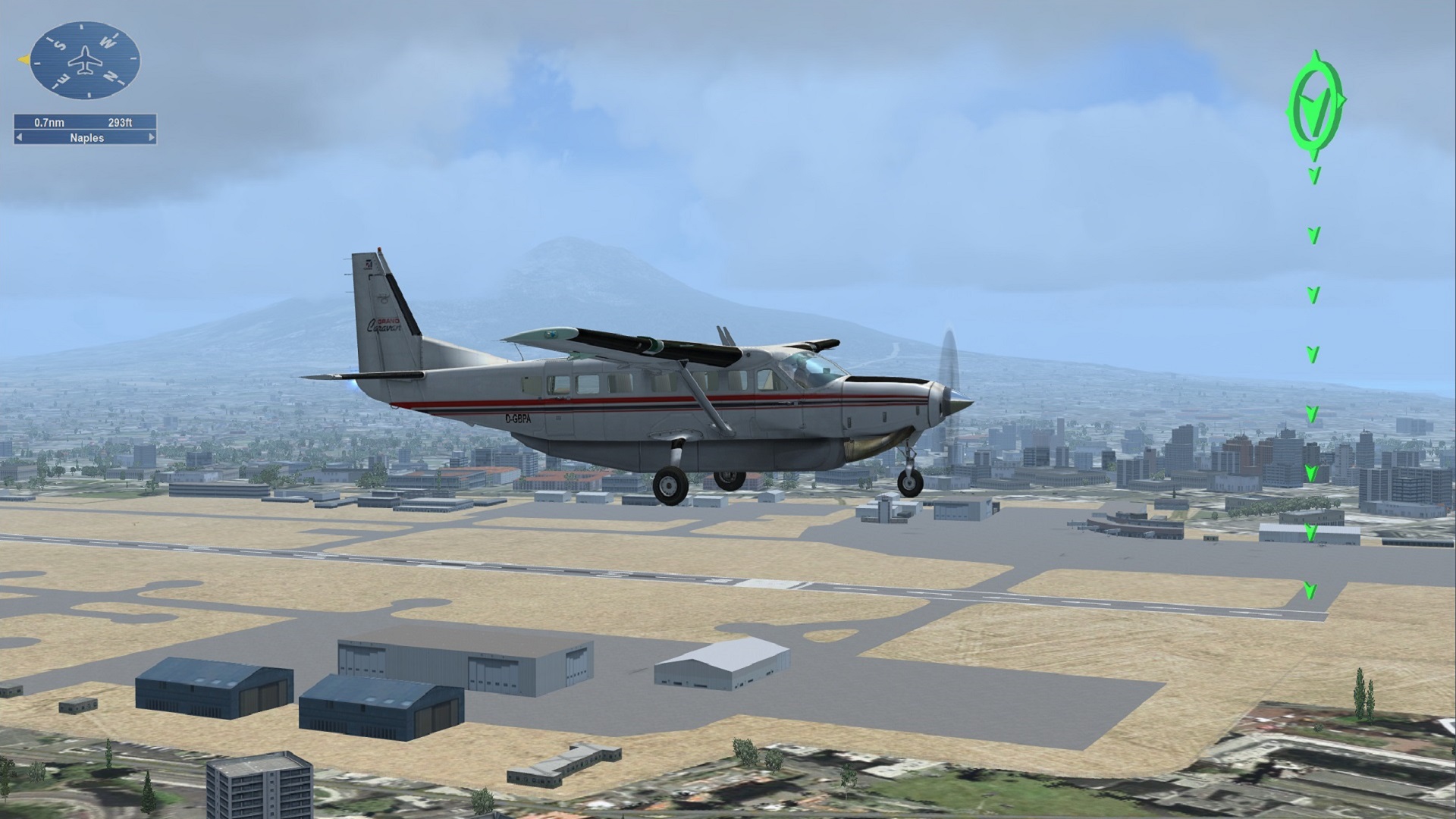Toggle the 'S' marking on the compass dial
Image resolution: width=1456 pixels, height=819 pixels.
point(60,45)
